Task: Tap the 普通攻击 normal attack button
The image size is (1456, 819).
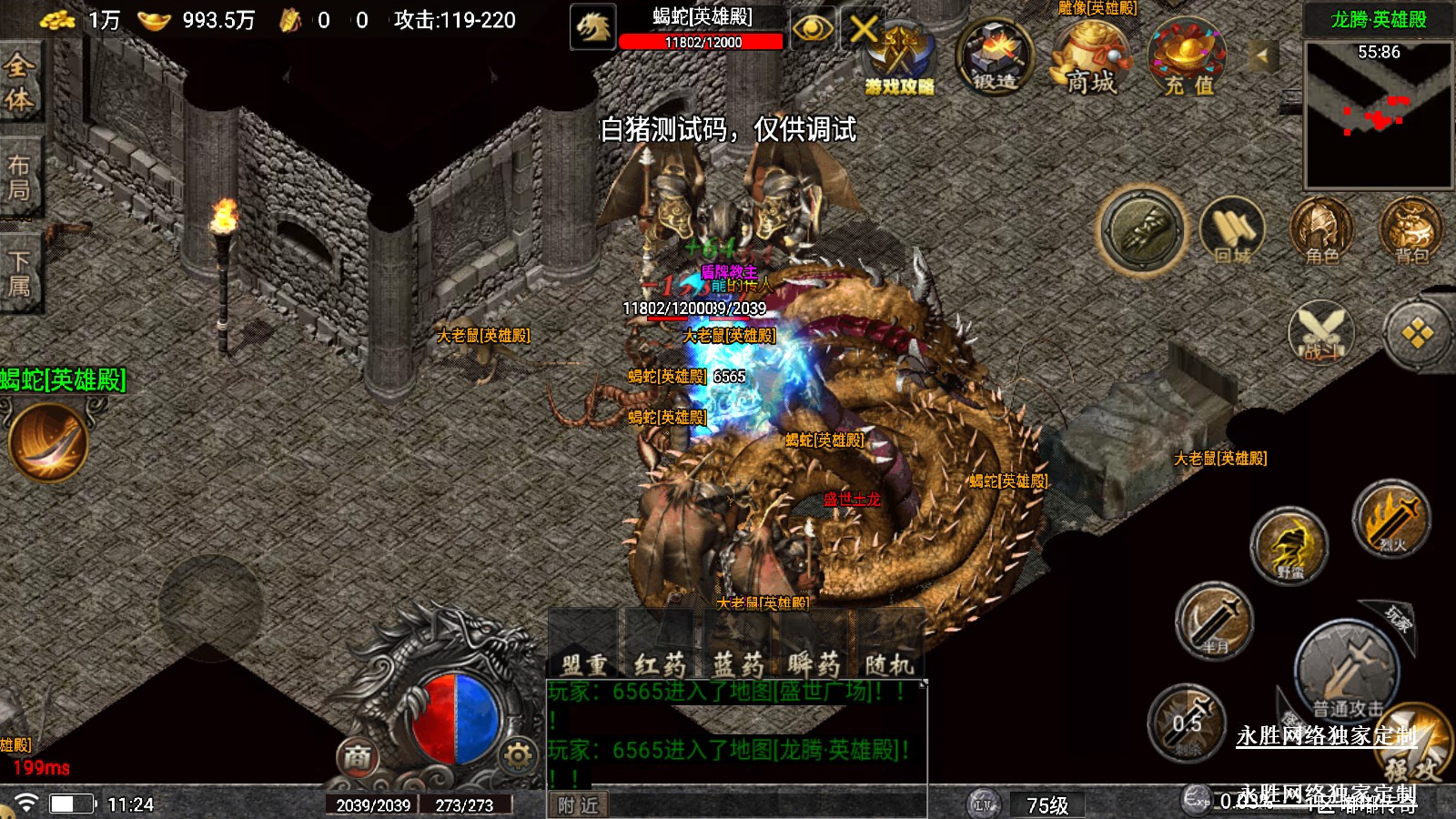Action: click(1347, 673)
